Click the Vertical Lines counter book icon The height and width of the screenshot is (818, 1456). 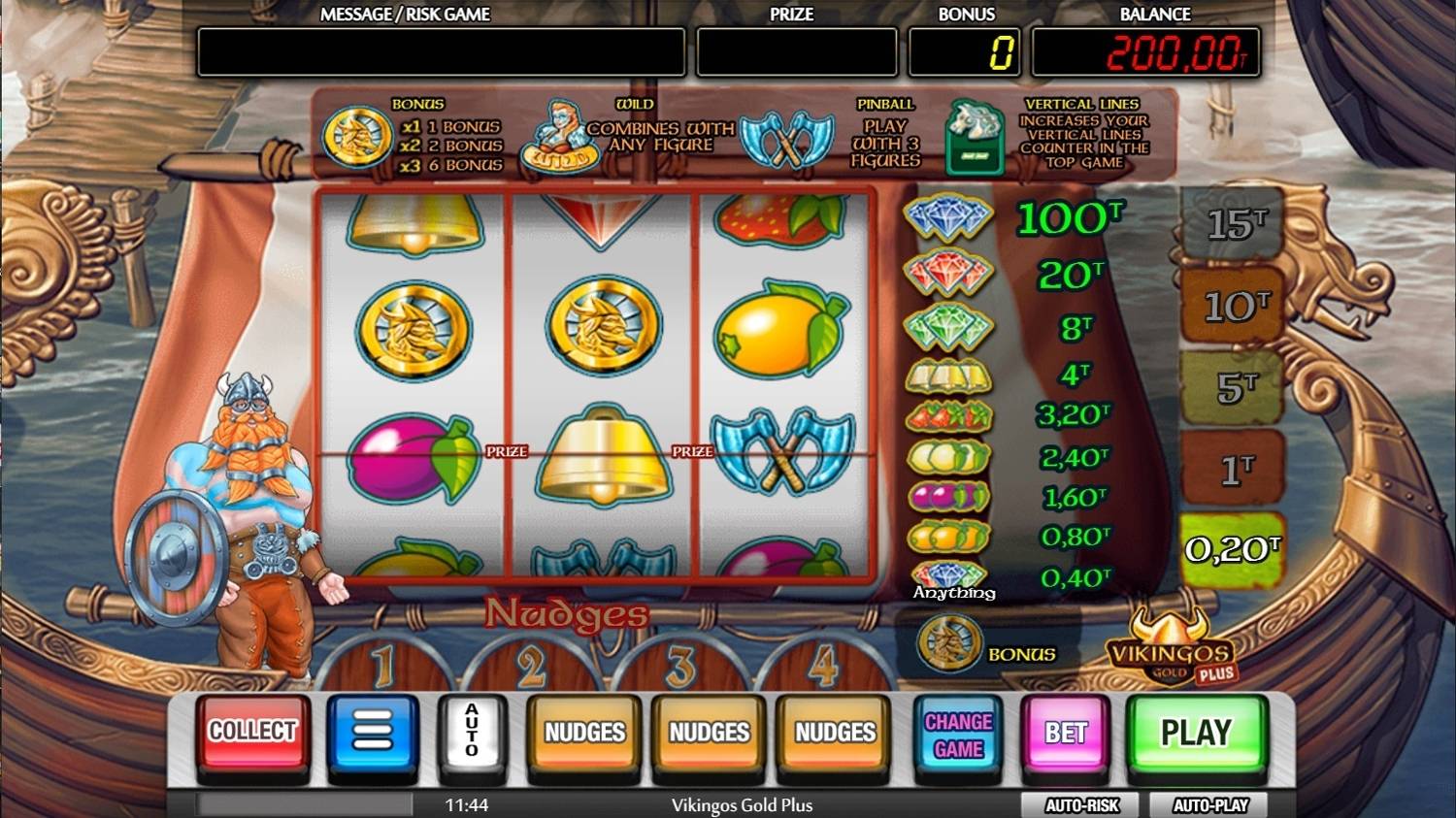(974, 139)
